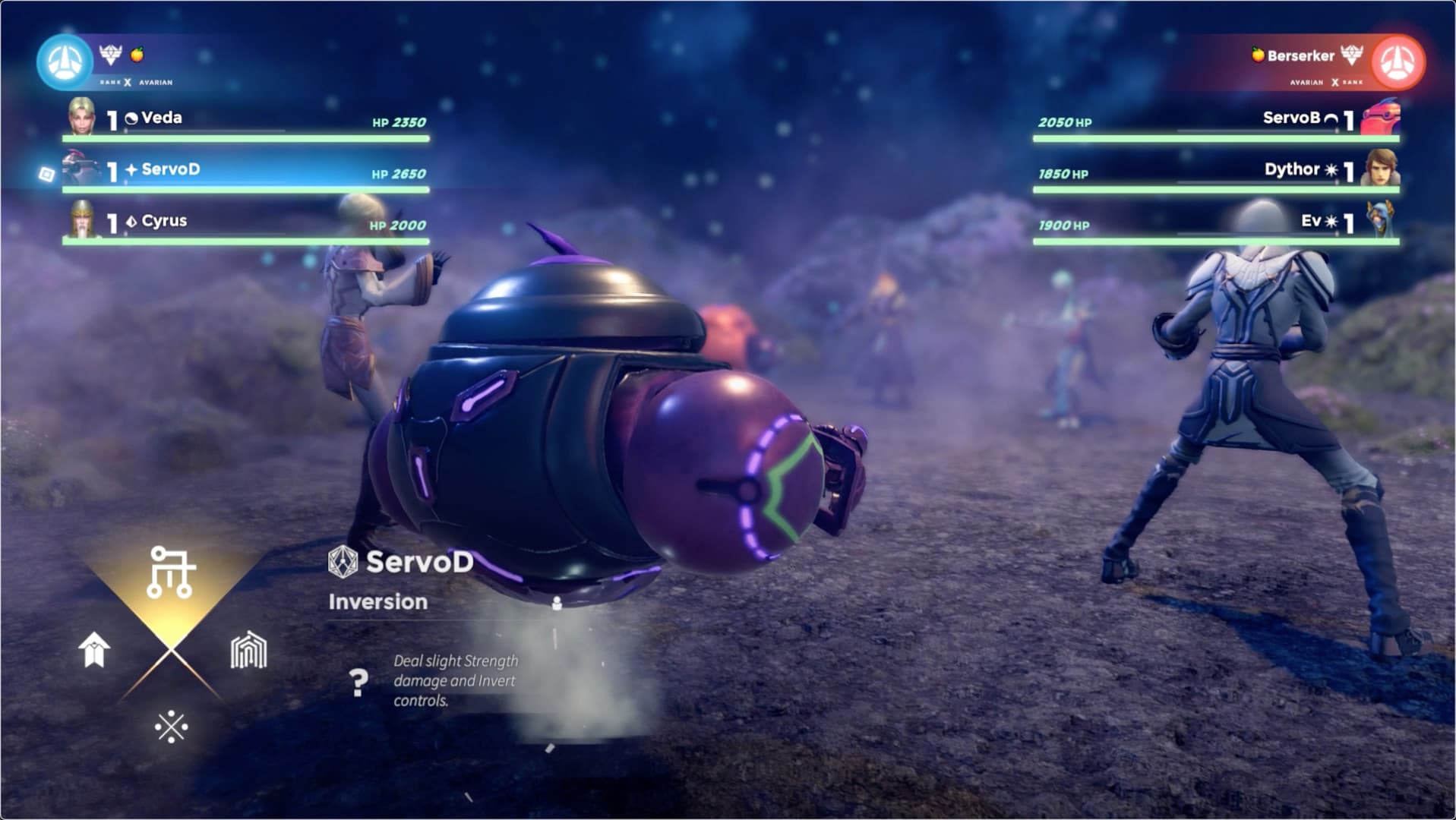Target enemy Dythor in the roster
1456x820 pixels.
[x=1290, y=170]
